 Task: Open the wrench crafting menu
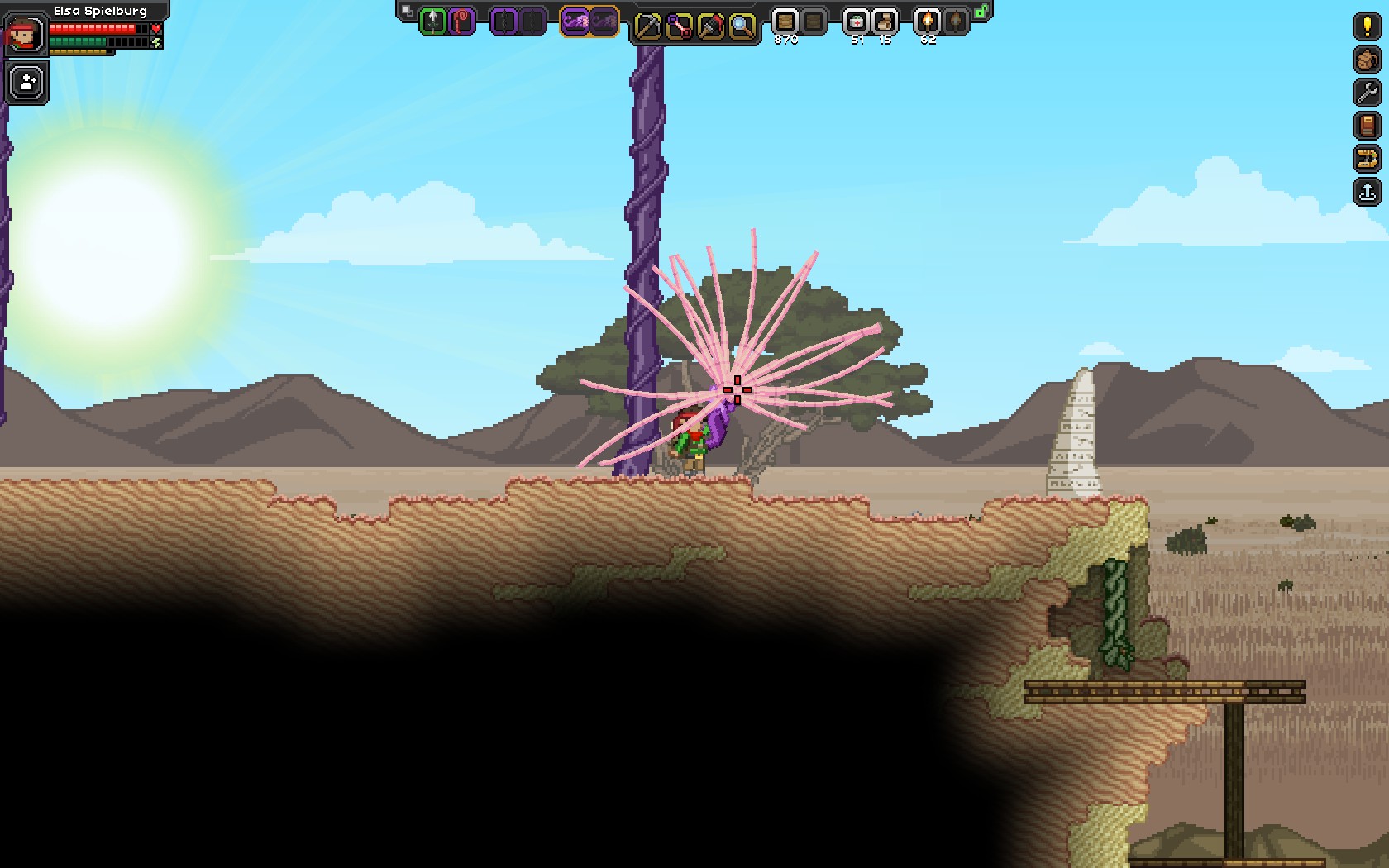coord(1367,93)
